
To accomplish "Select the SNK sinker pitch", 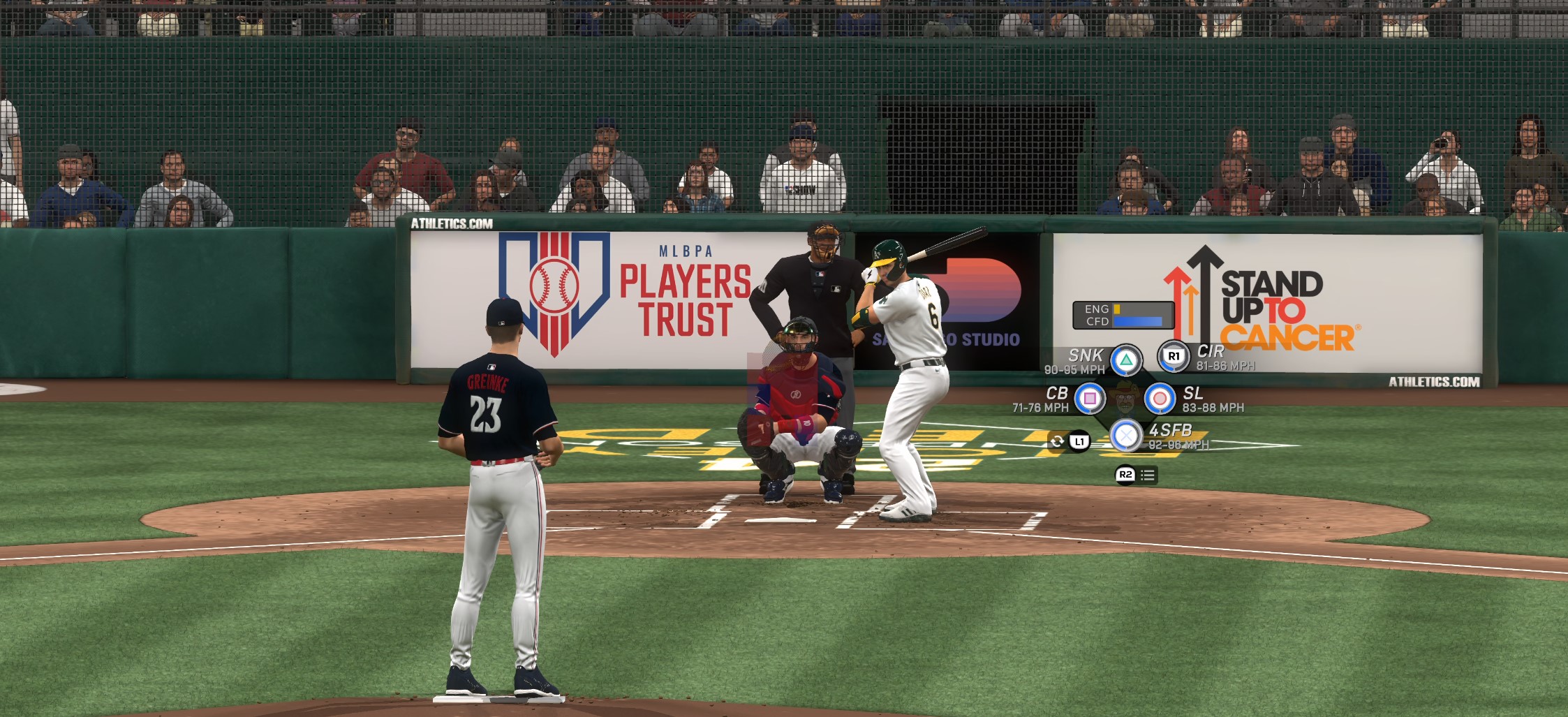I will pyautogui.click(x=1126, y=360).
